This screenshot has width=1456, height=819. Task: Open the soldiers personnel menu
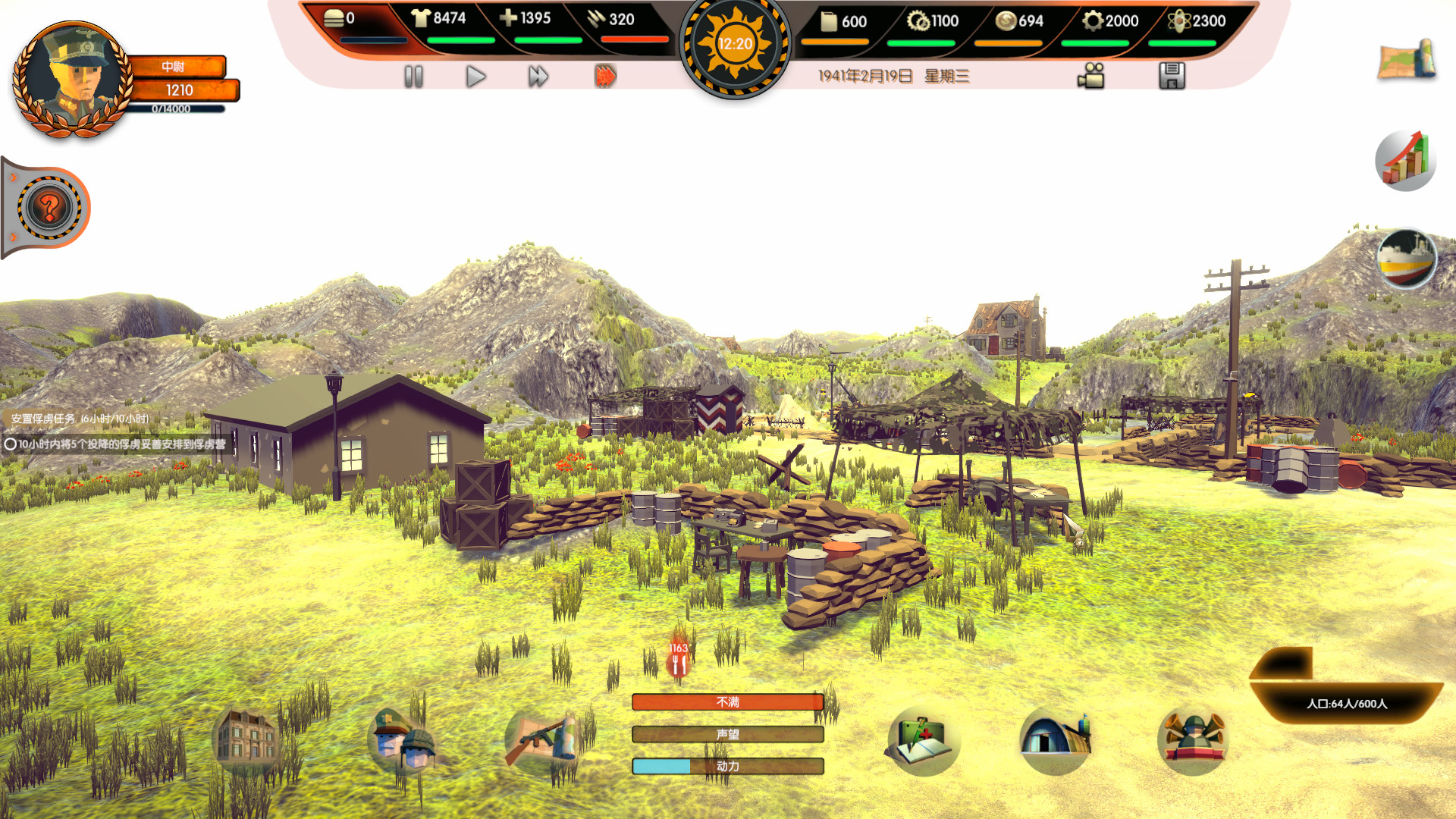[402, 740]
